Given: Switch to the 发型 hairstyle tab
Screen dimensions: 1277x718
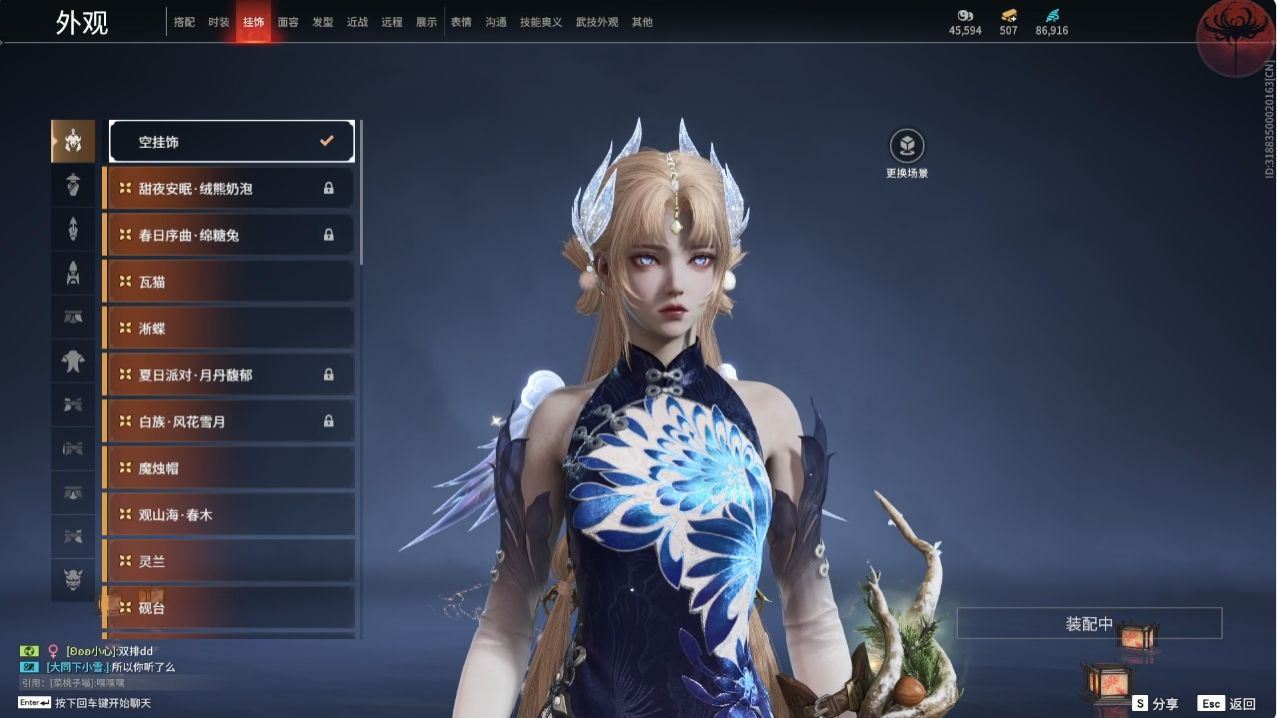Looking at the screenshot, I should point(323,22).
